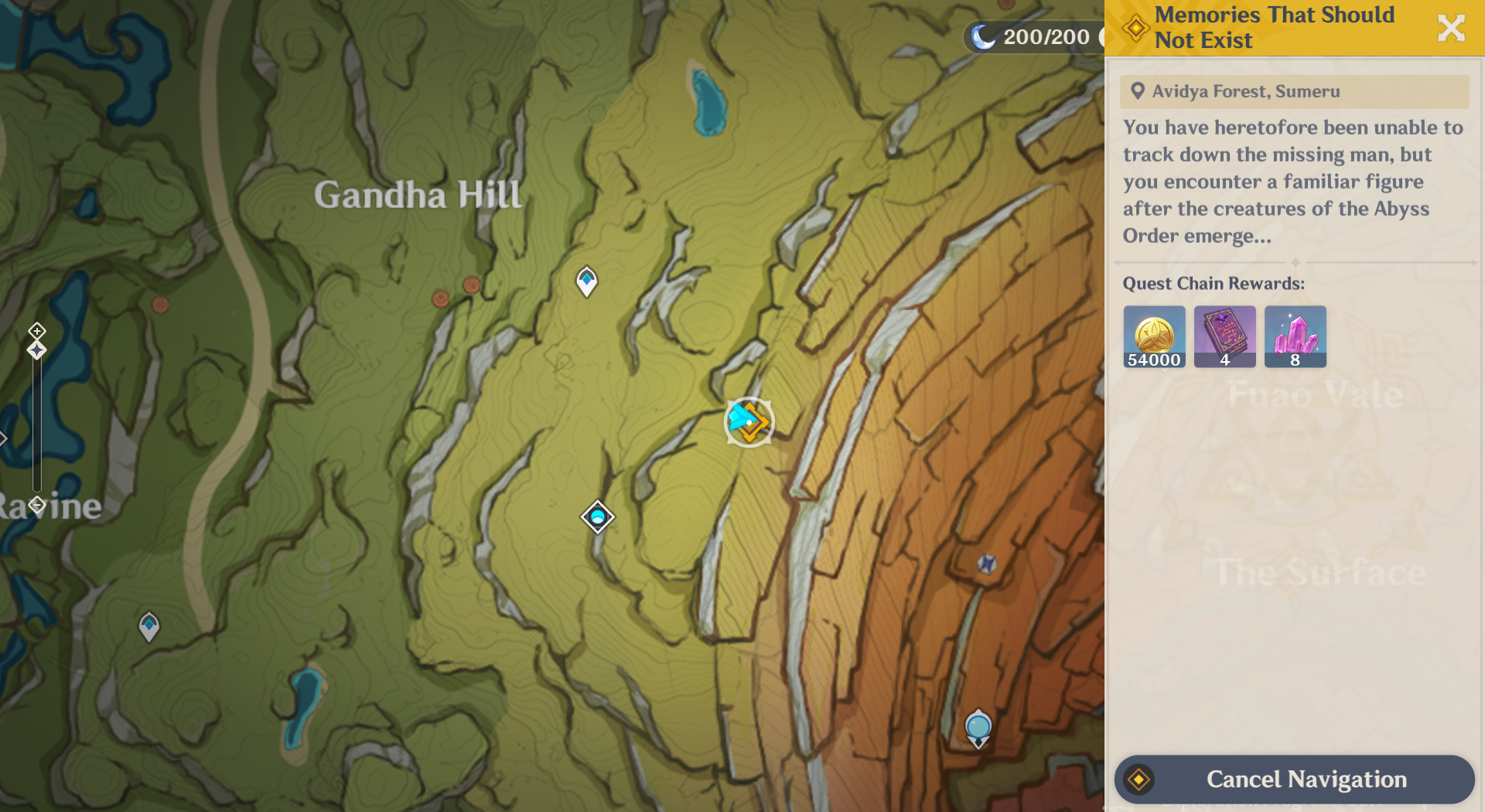The height and width of the screenshot is (812, 1485).
Task: Click the marker peeking from the left screen edge
Action: 4,438
